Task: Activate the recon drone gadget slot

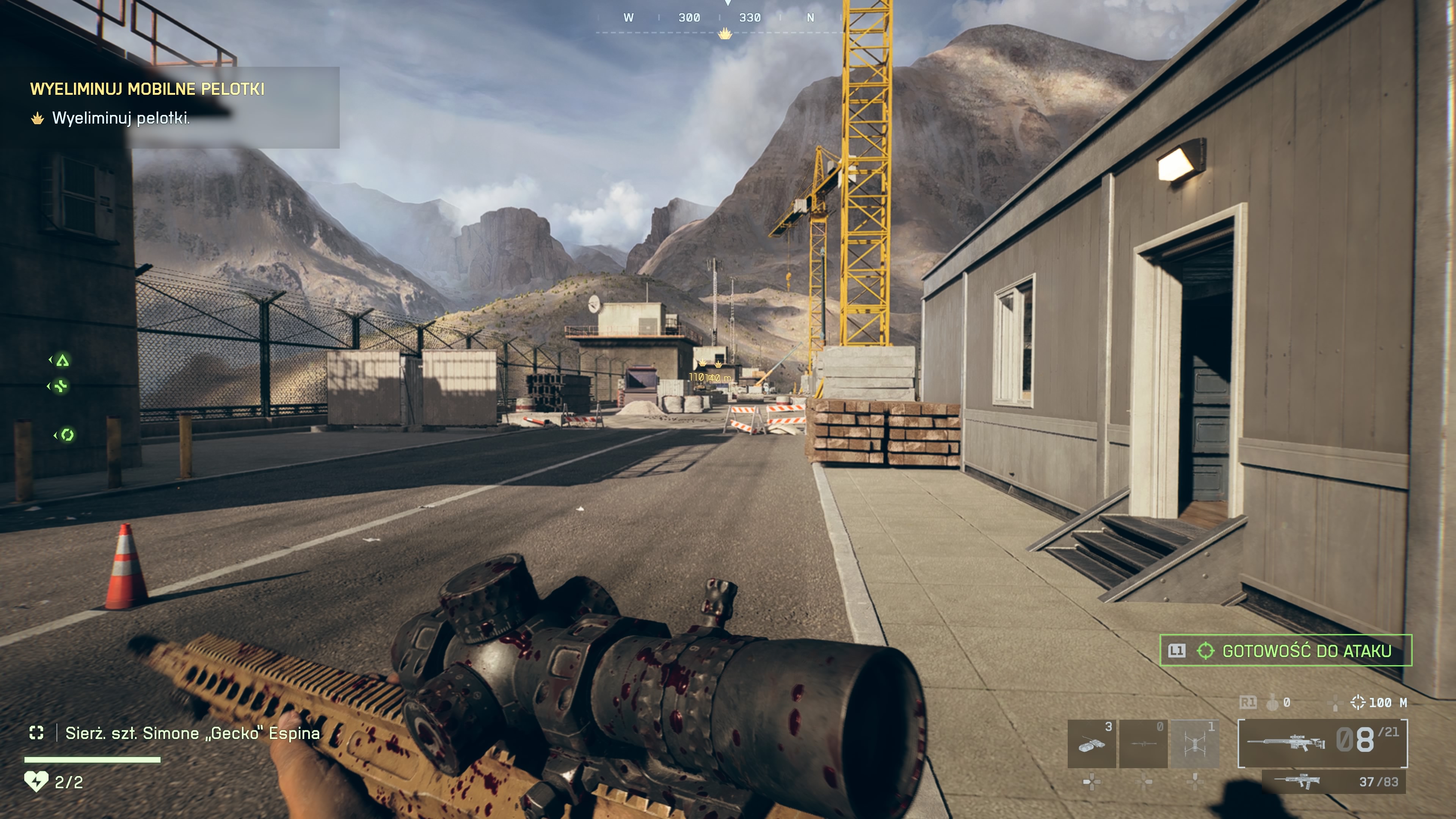Action: point(1195,743)
